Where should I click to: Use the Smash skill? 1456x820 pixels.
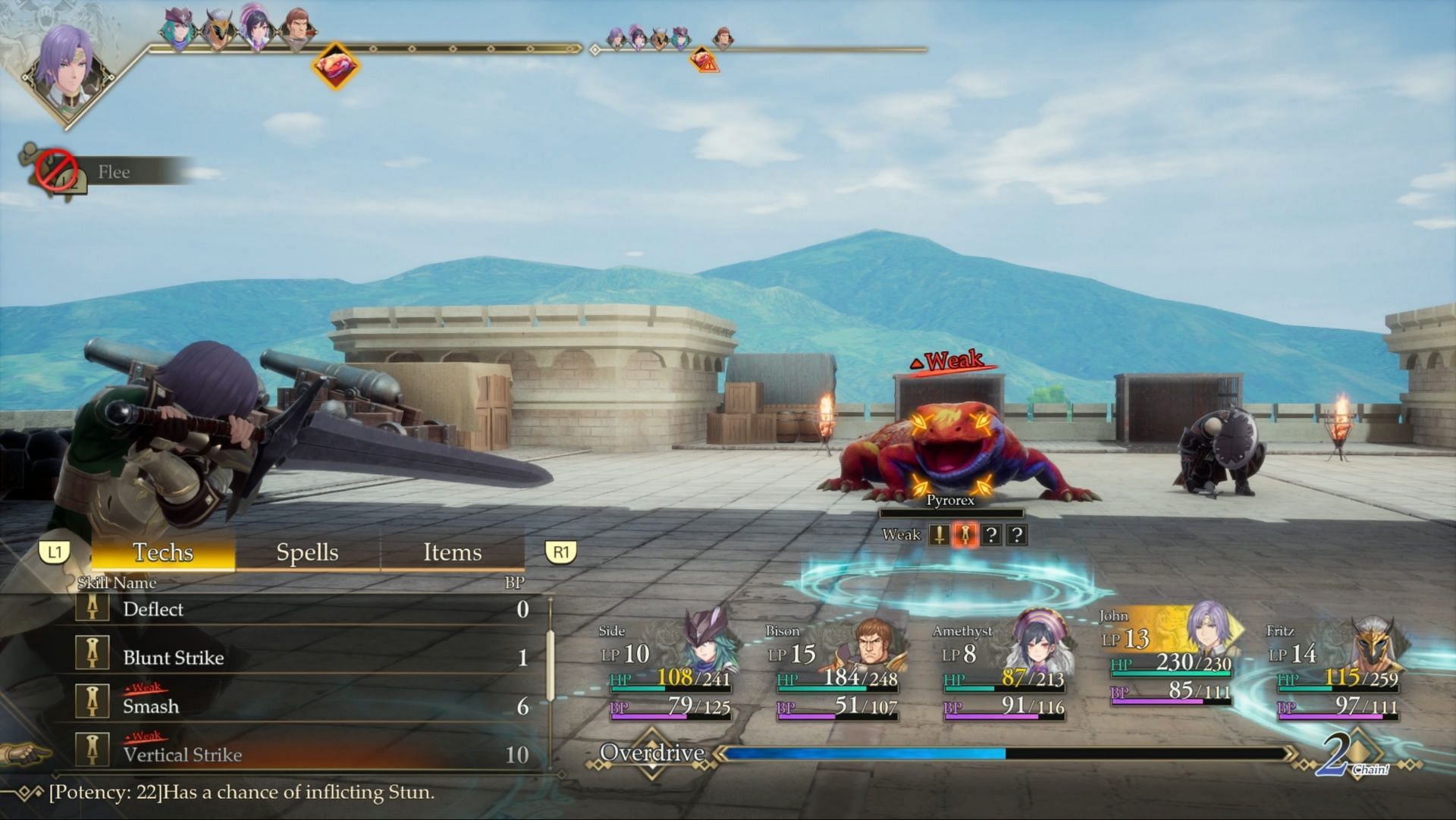(x=303, y=706)
